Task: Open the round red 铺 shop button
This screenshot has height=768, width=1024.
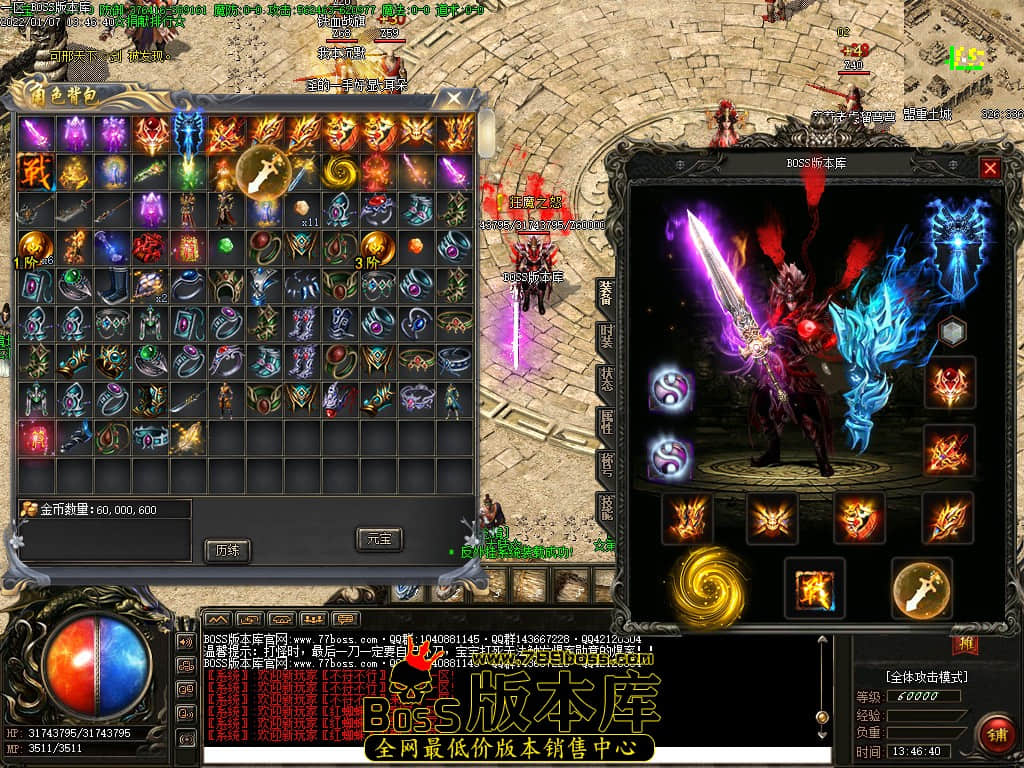Action: click(x=994, y=732)
